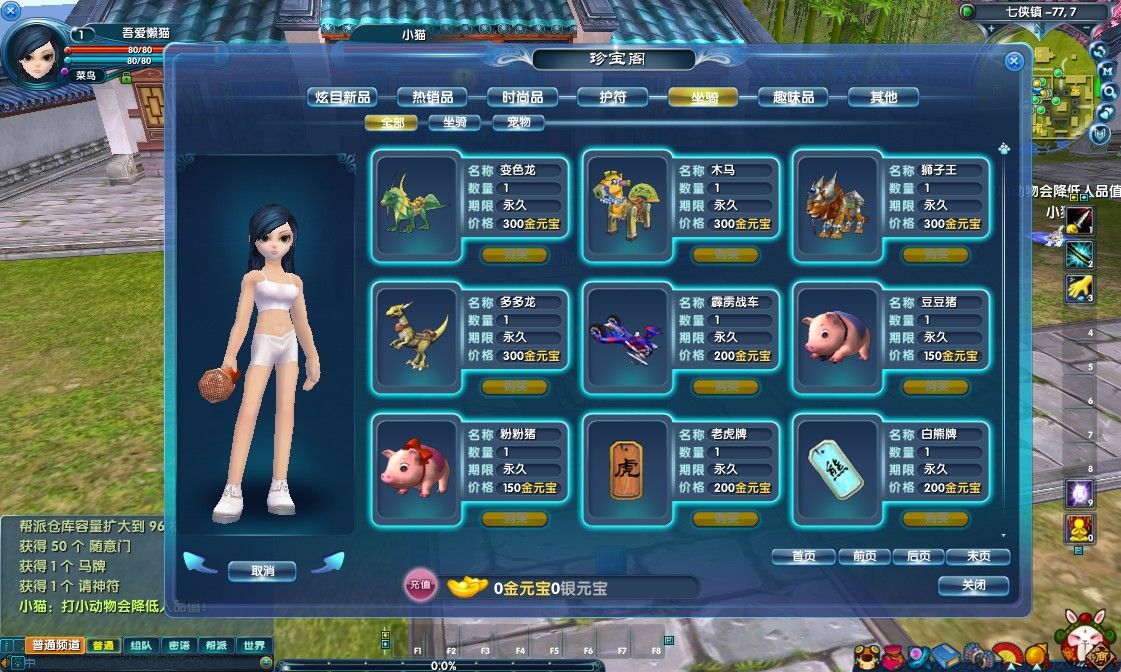Buy the 变色龙 mount
Viewport: 1121px width, 672px height.
514,255
